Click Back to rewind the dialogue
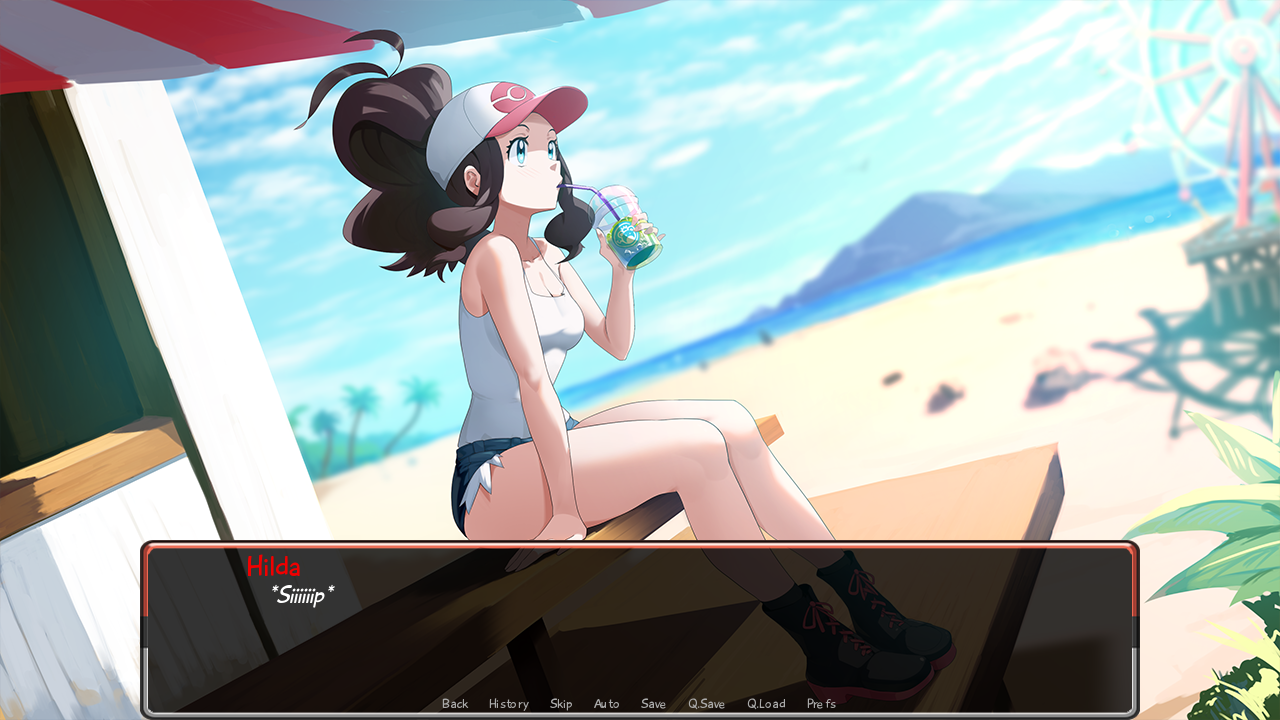 click(x=454, y=703)
